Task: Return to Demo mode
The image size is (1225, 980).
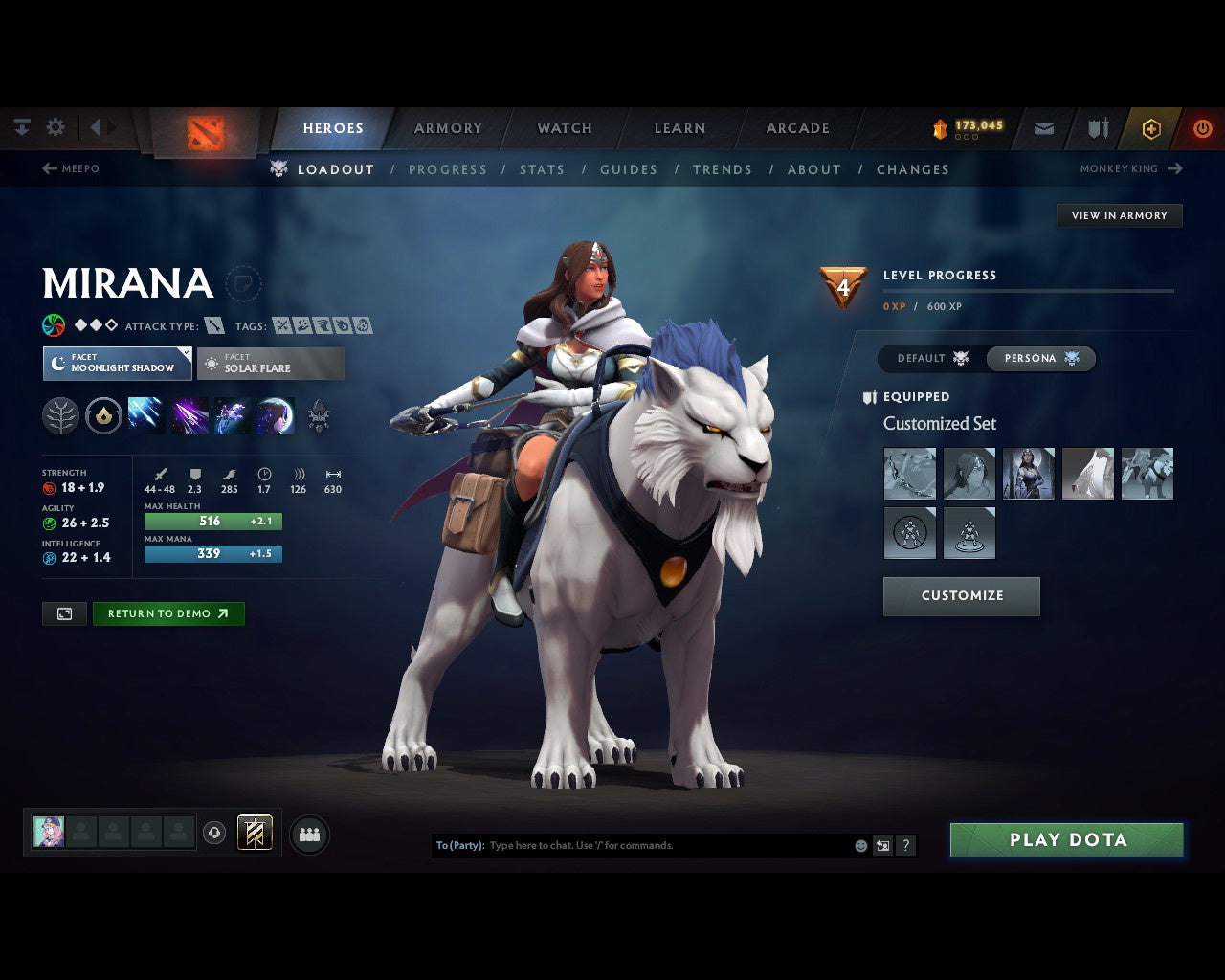Action: (168, 613)
